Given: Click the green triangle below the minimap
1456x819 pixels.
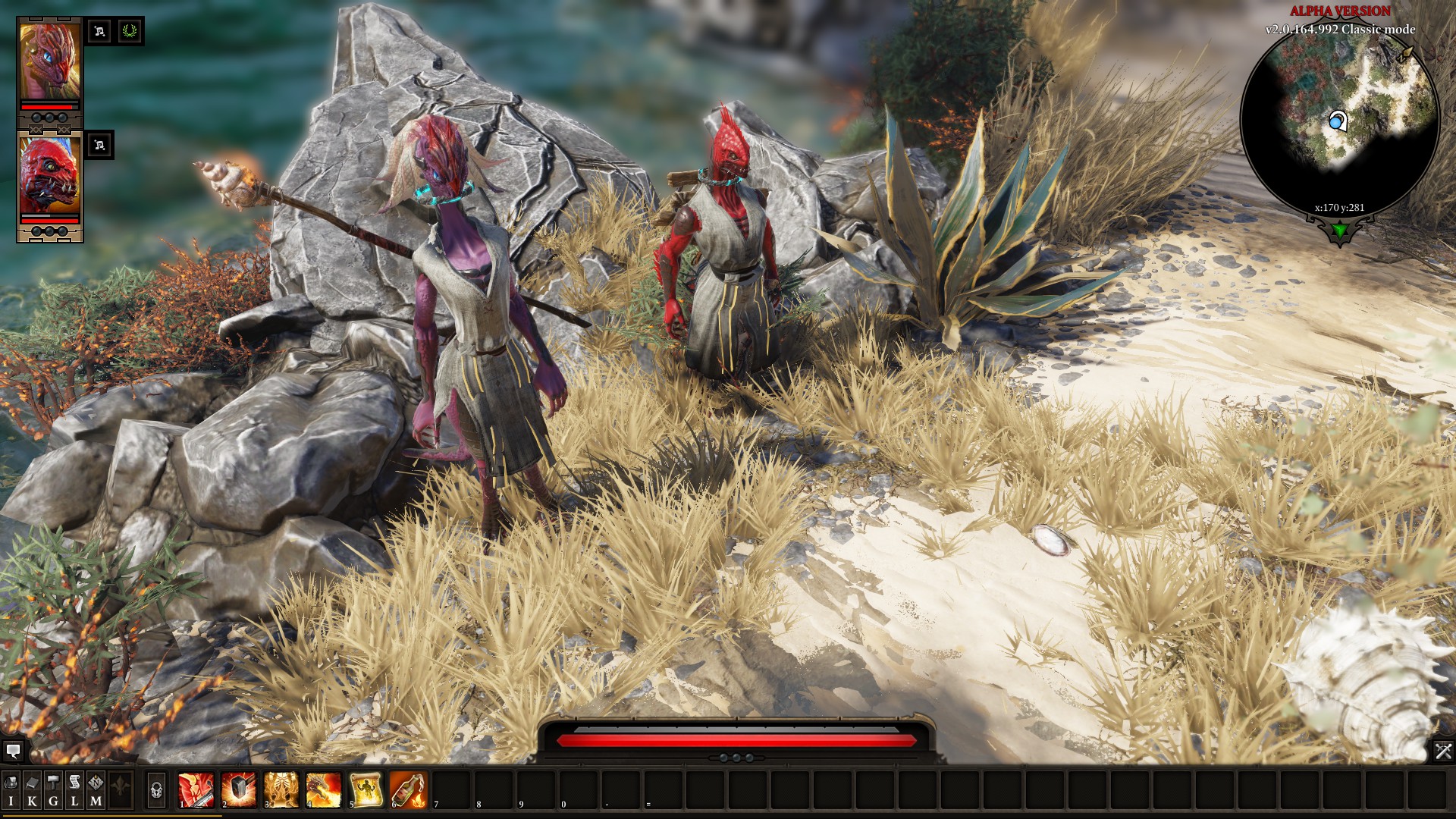Looking at the screenshot, I should tap(1340, 230).
